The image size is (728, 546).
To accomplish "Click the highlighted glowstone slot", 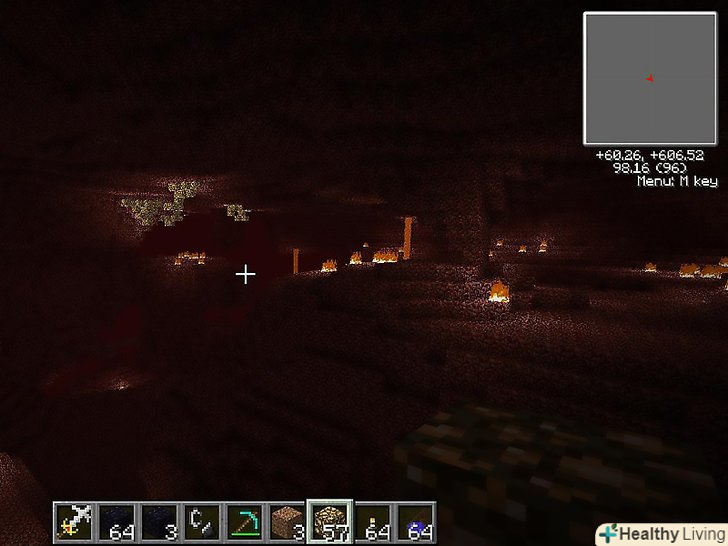I will (x=329, y=521).
